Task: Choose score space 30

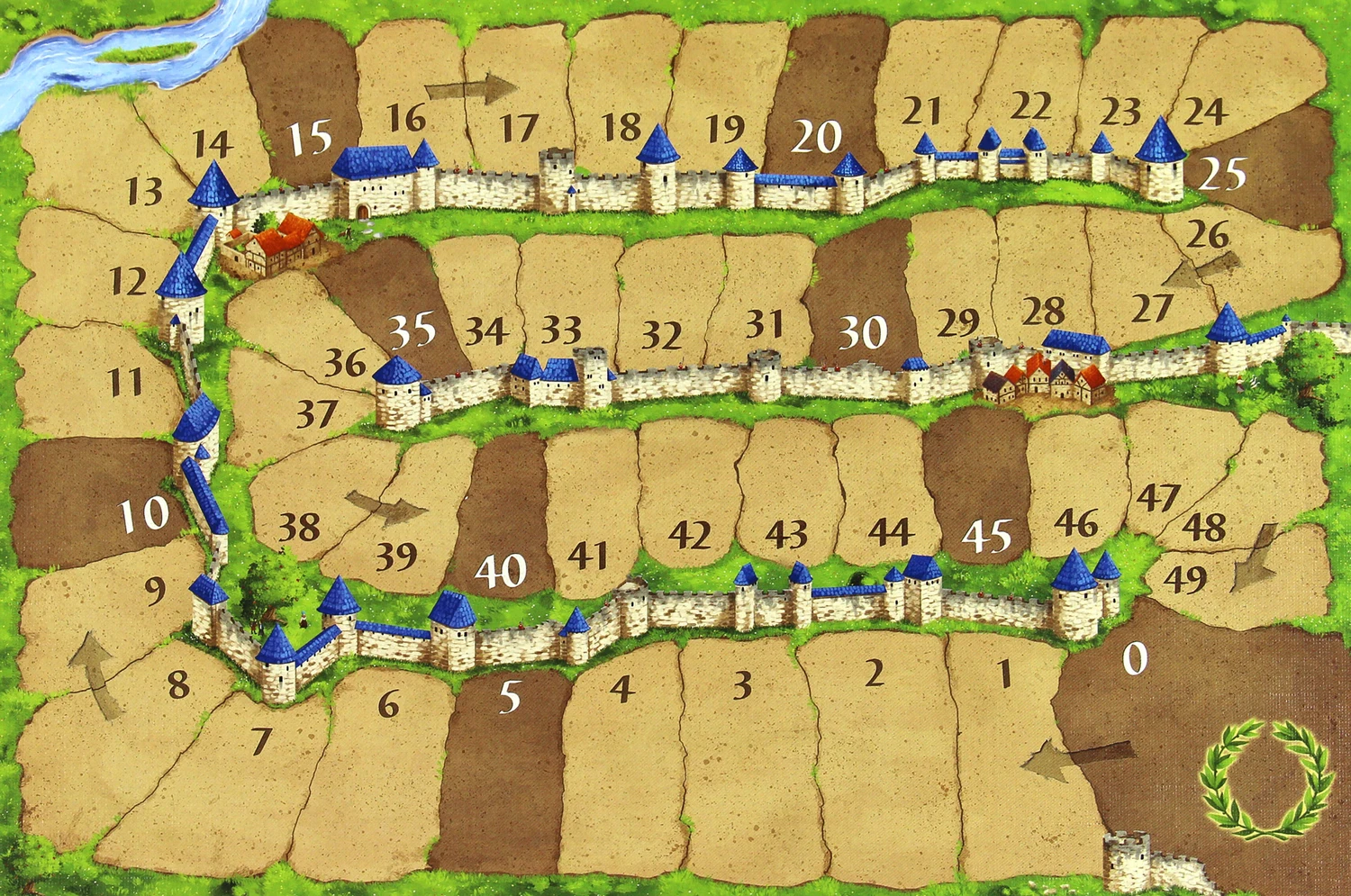Action: tap(863, 333)
